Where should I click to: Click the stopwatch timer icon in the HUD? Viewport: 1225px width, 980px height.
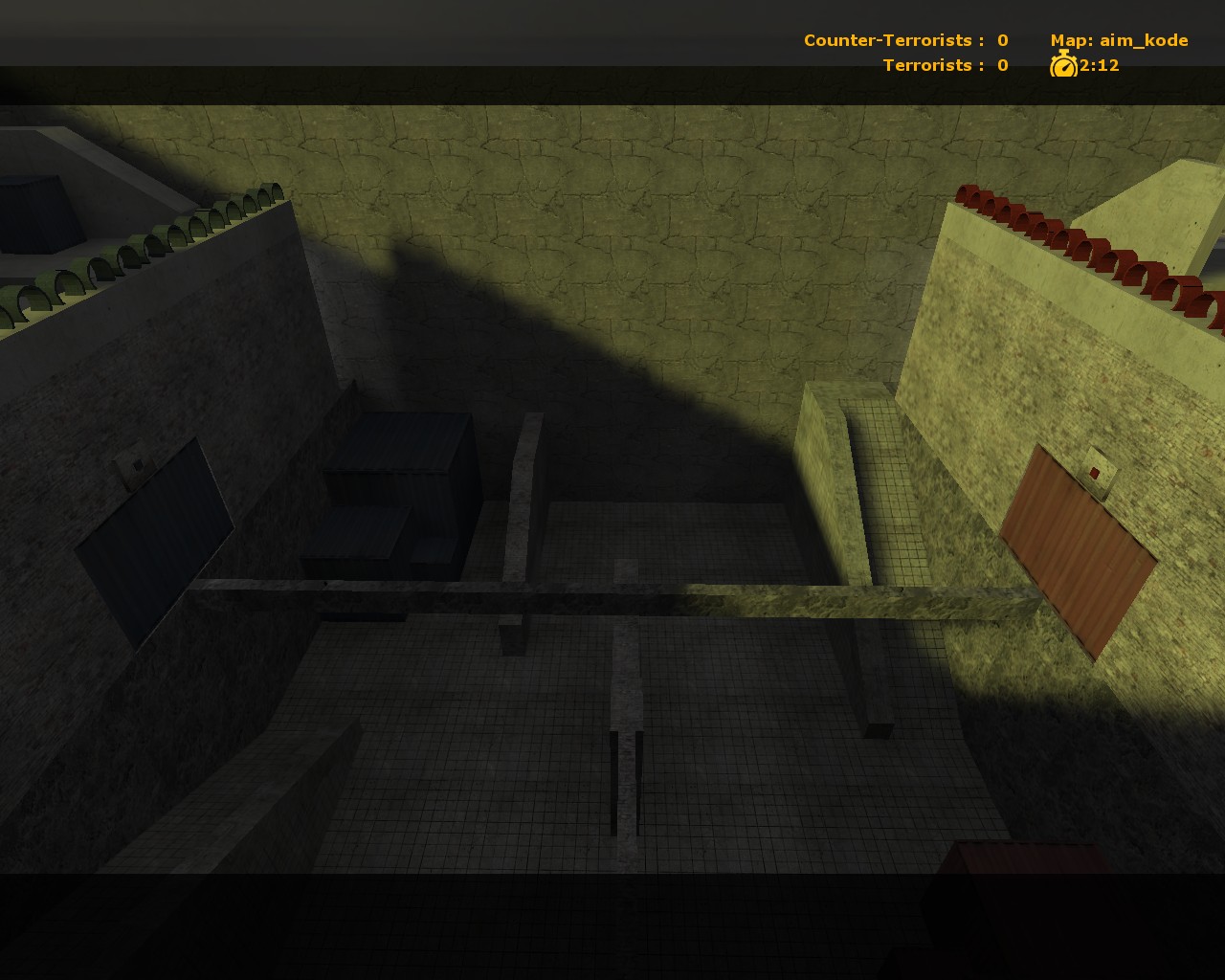click(x=1065, y=67)
